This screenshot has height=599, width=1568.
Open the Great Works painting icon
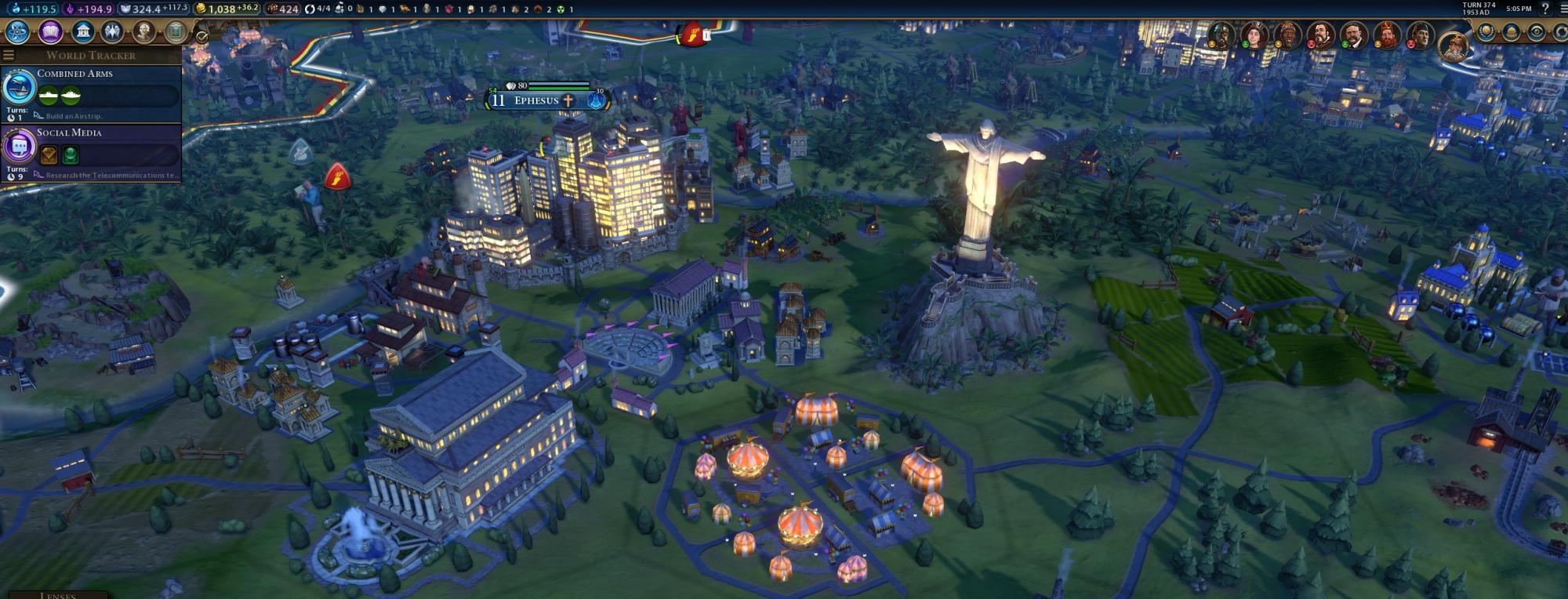click(x=176, y=32)
